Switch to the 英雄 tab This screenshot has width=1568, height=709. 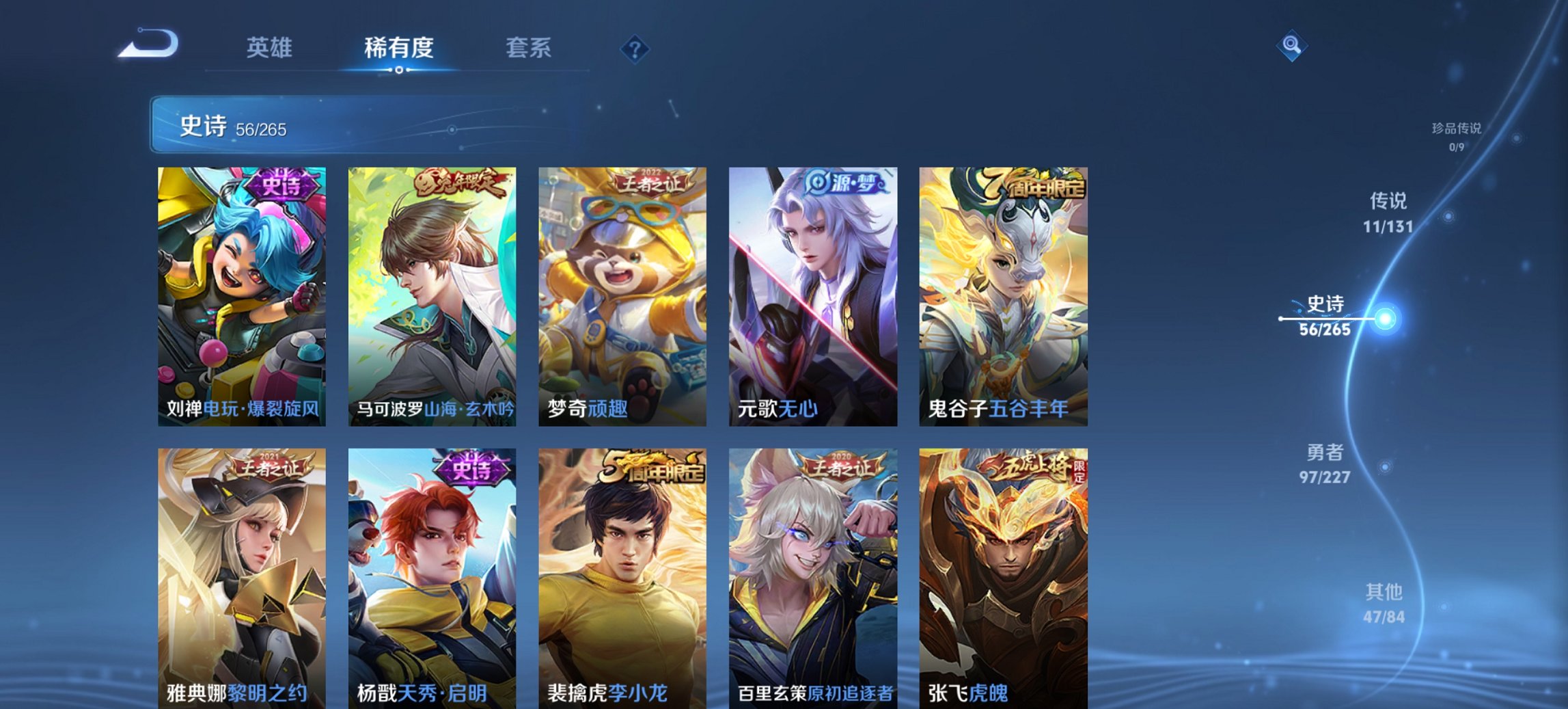click(271, 49)
